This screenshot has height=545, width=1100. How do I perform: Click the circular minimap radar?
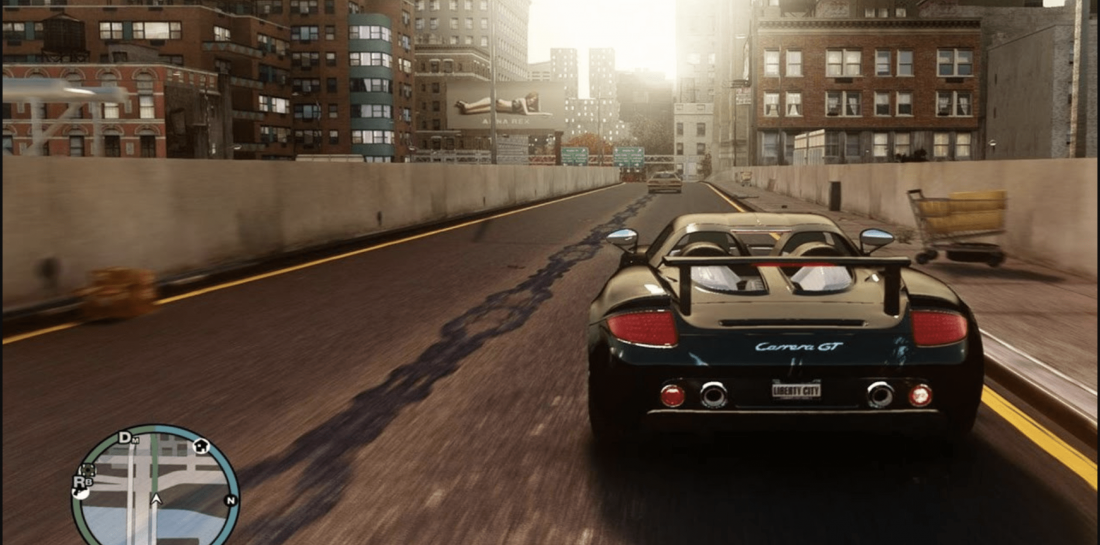[155, 488]
